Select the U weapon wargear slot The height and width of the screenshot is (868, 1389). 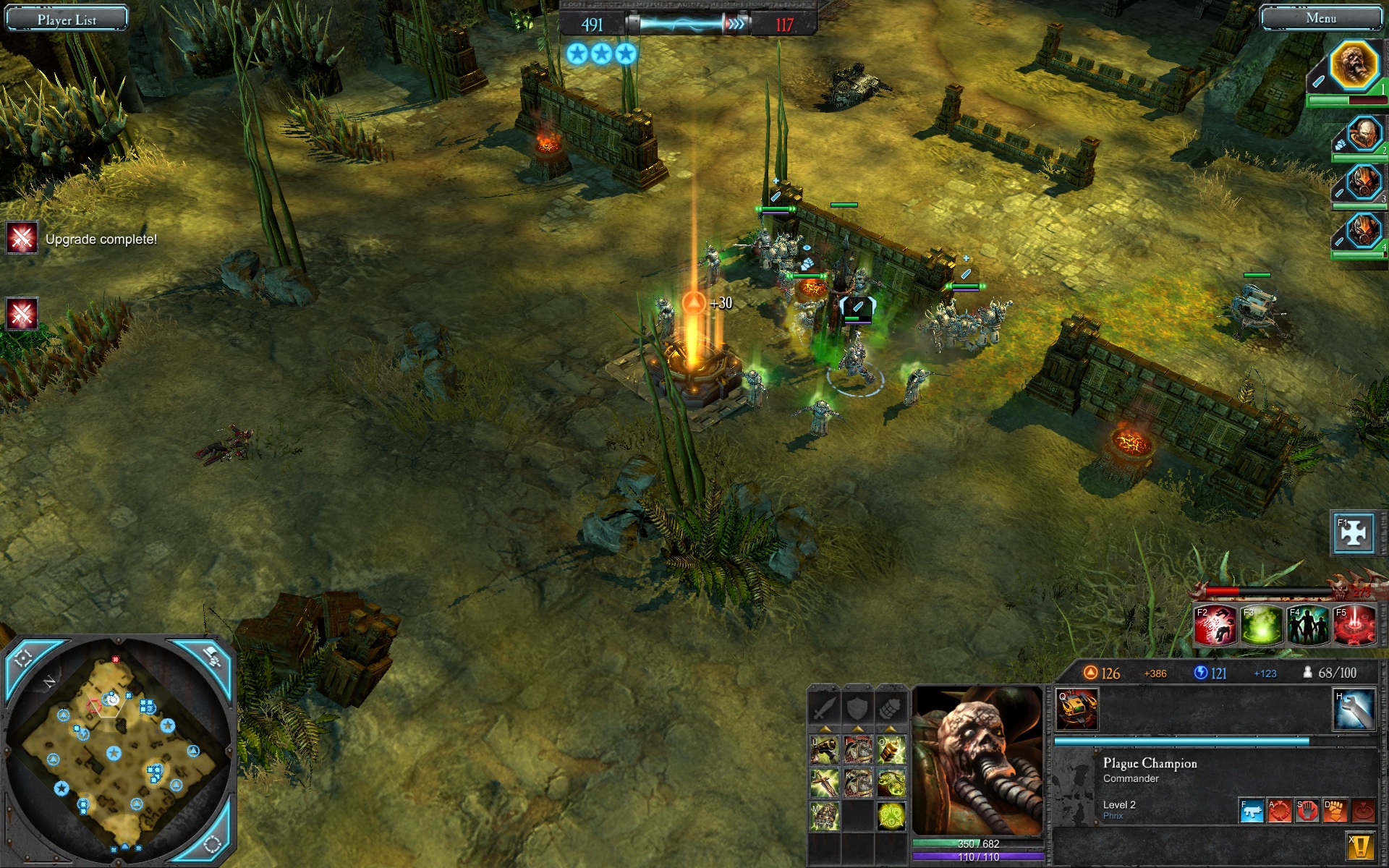824,751
